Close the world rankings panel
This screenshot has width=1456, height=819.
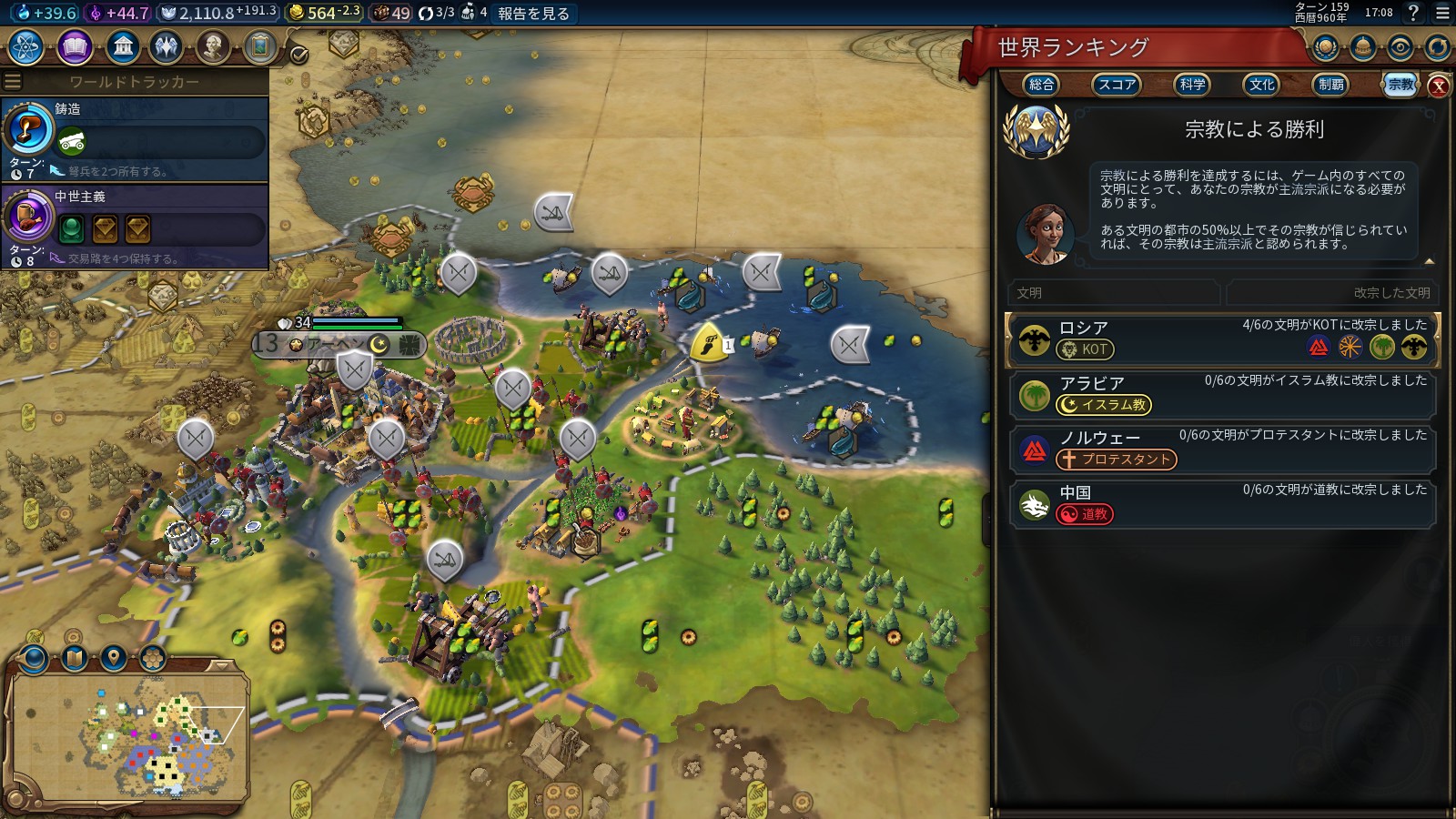(1439, 86)
